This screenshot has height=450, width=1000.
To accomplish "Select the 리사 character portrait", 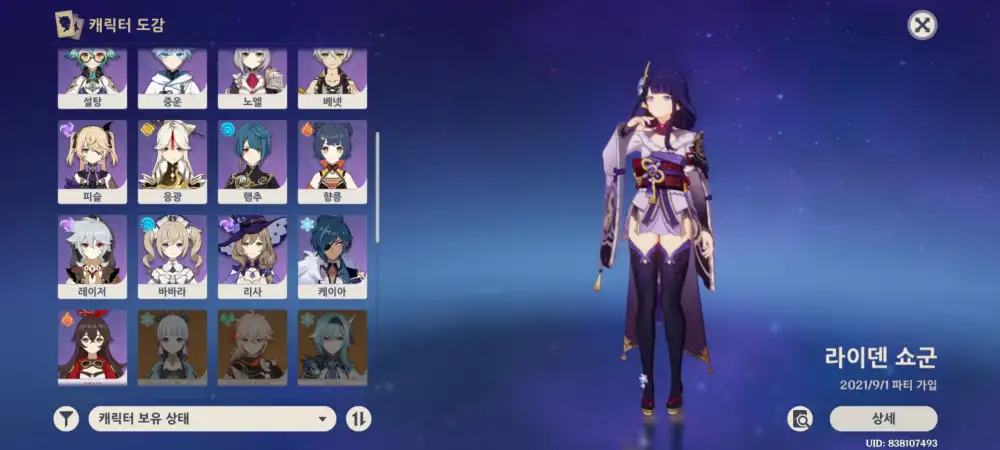I will (x=252, y=255).
